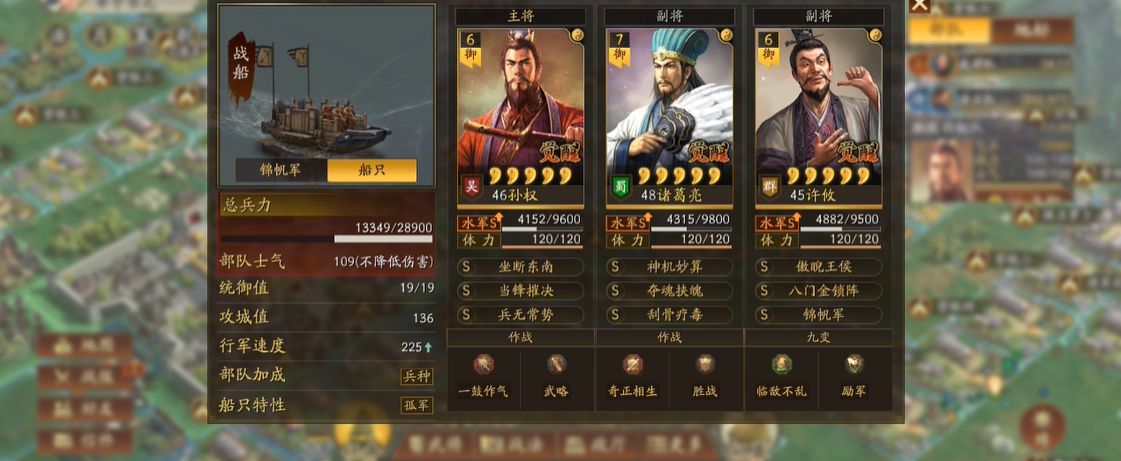Viewport: 1121px width, 461px height.
Task: Open 许攸's general portrait card
Action: (x=818, y=110)
